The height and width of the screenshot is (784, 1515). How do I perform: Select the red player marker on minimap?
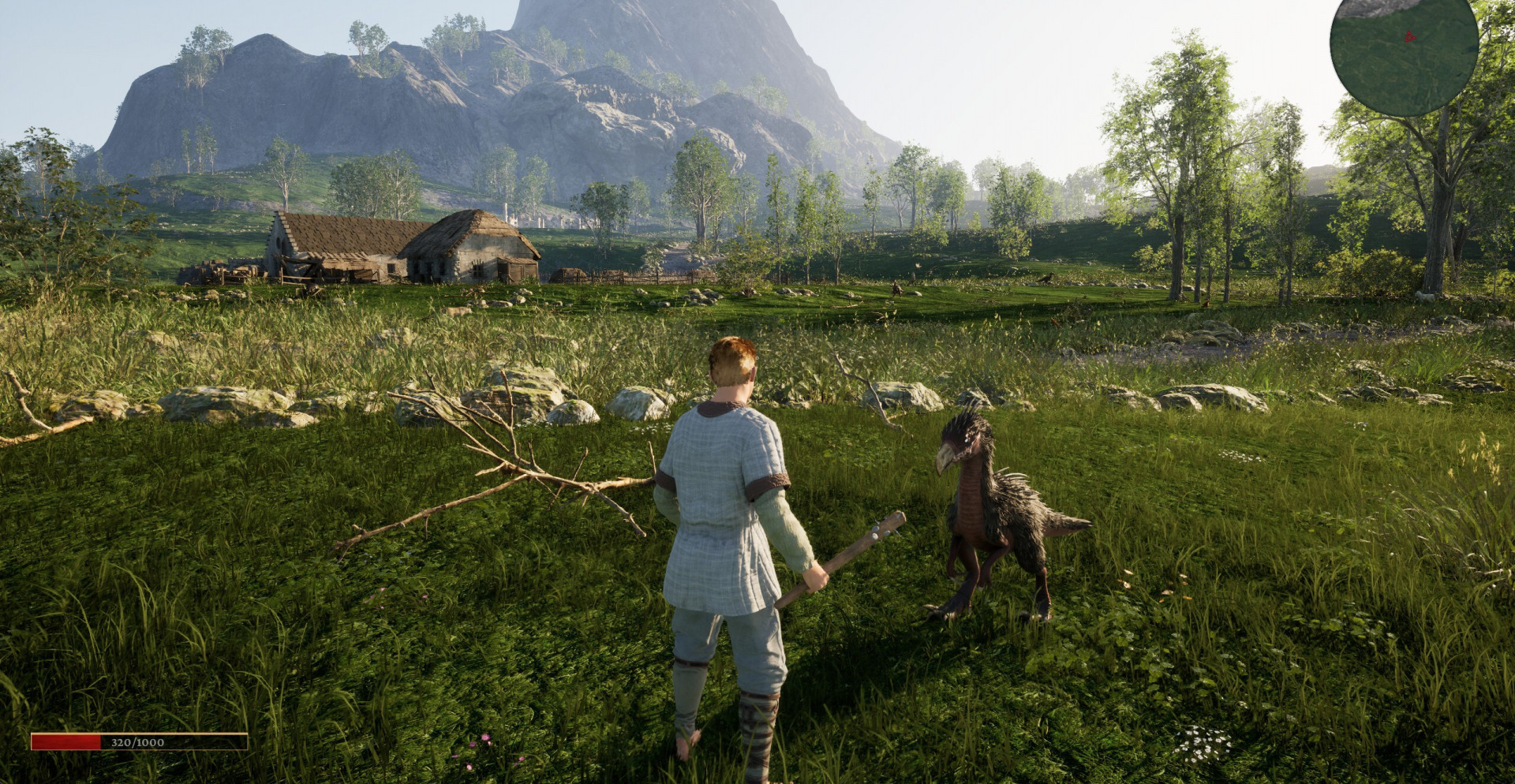point(1409,36)
